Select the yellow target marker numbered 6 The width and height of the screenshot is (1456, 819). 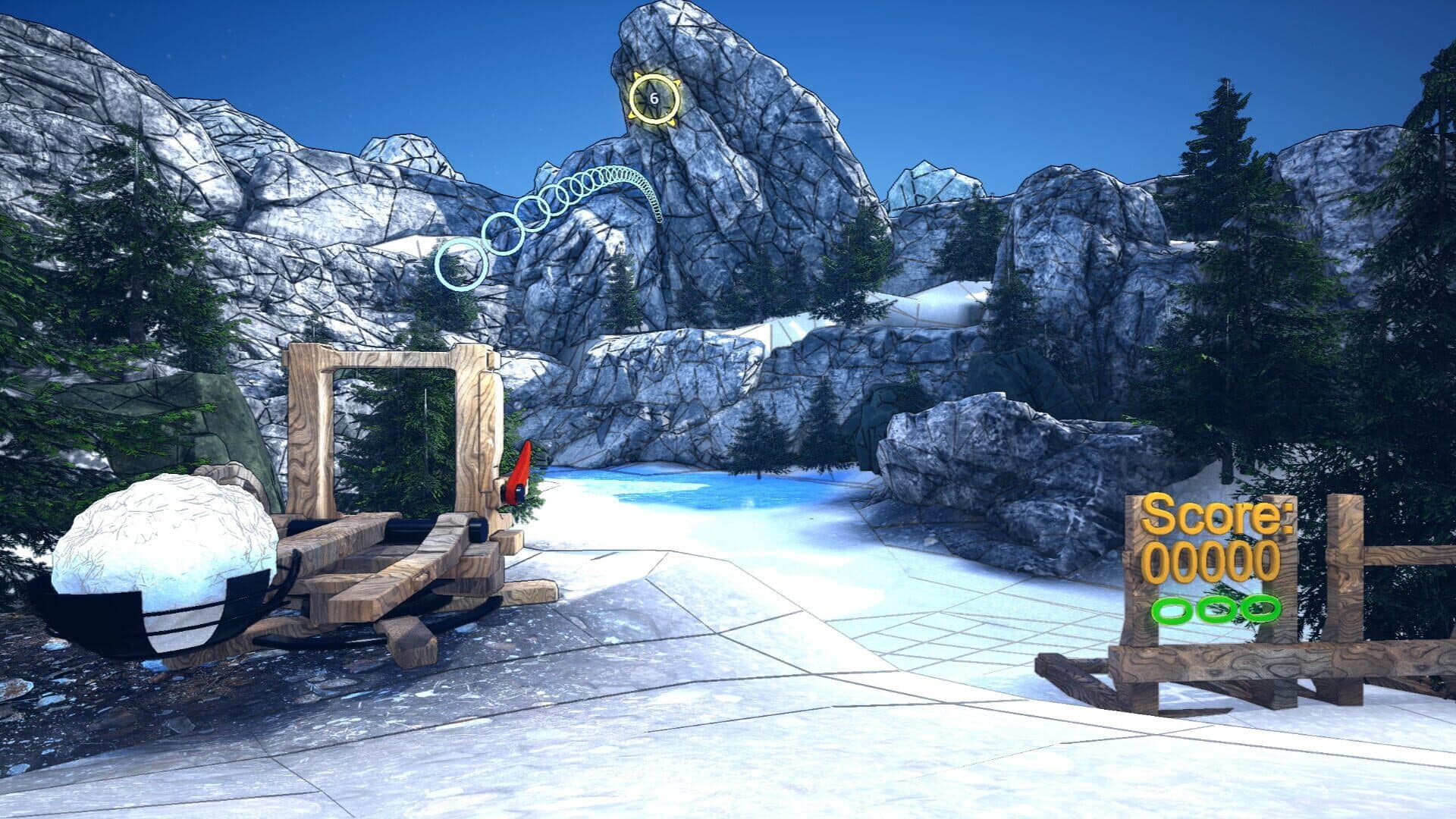[654, 98]
